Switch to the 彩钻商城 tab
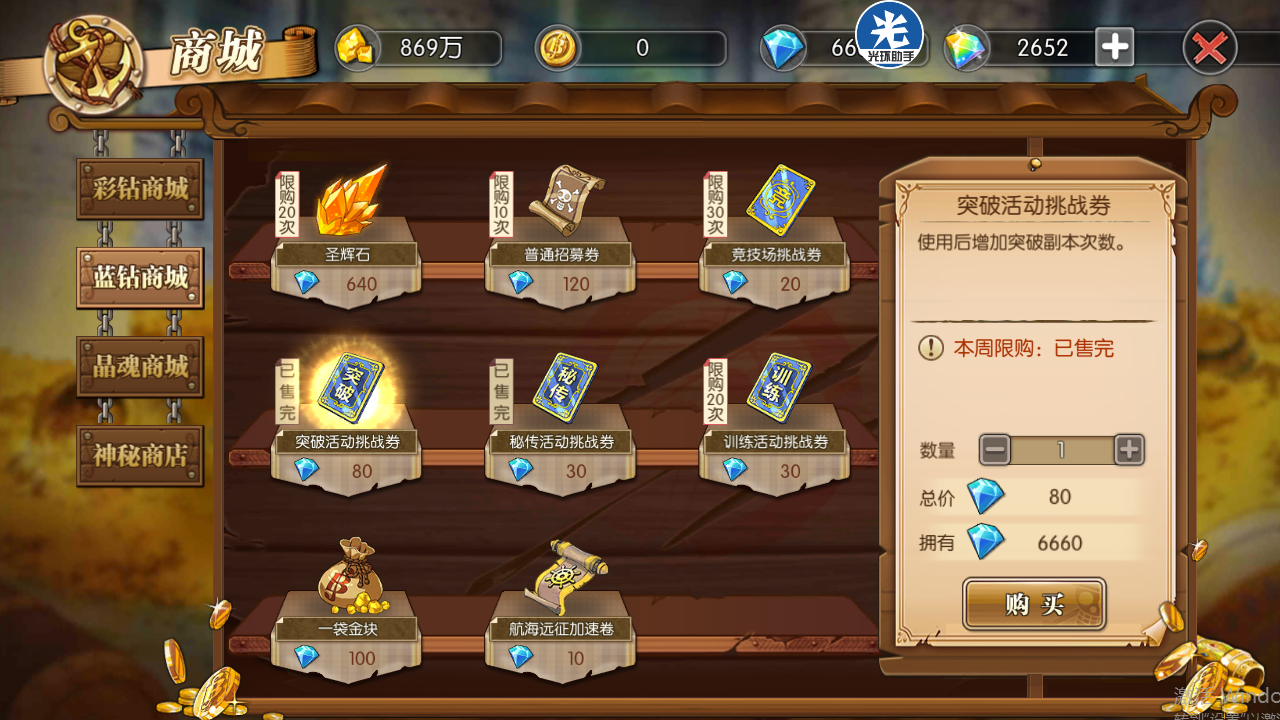 [140, 188]
